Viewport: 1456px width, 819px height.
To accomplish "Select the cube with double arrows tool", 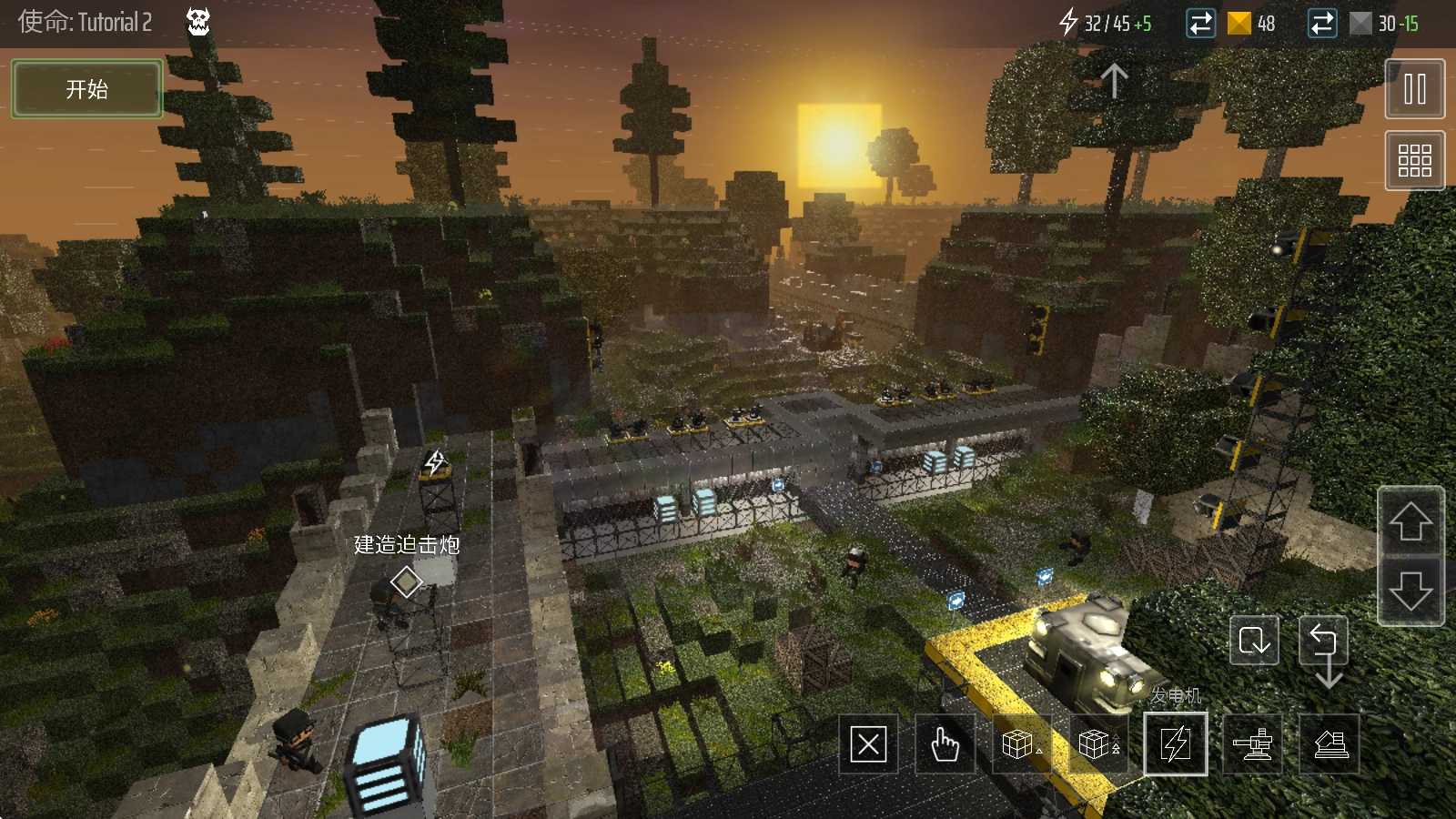I will point(1097,745).
